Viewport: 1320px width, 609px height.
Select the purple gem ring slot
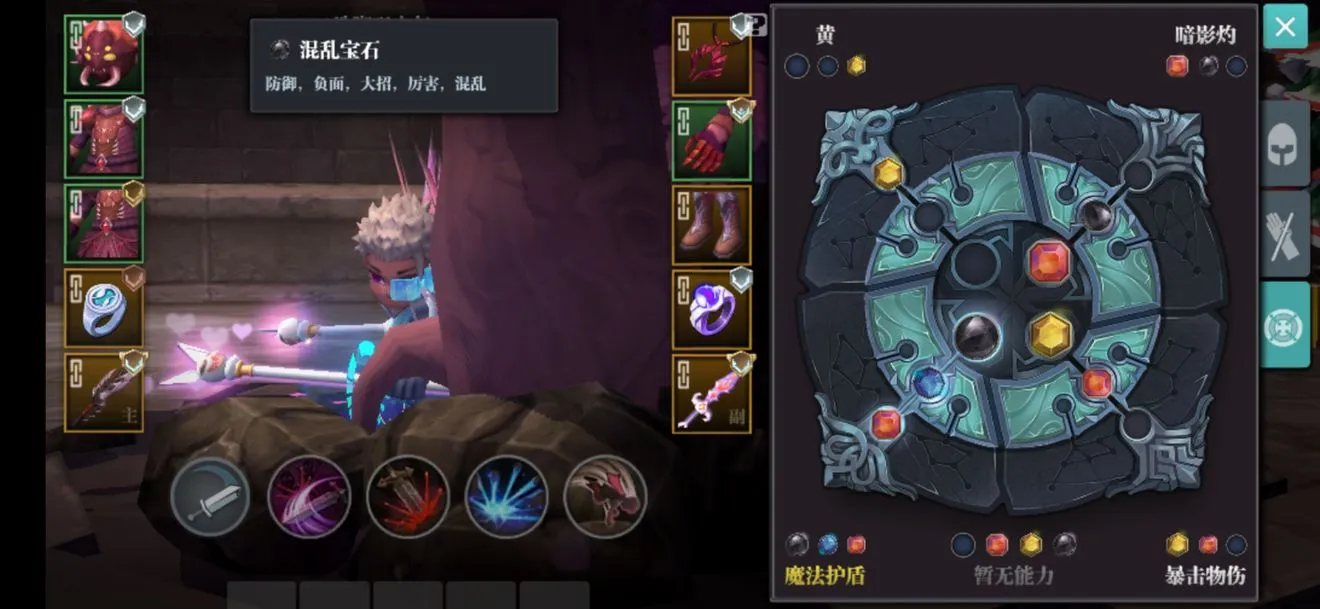point(711,309)
